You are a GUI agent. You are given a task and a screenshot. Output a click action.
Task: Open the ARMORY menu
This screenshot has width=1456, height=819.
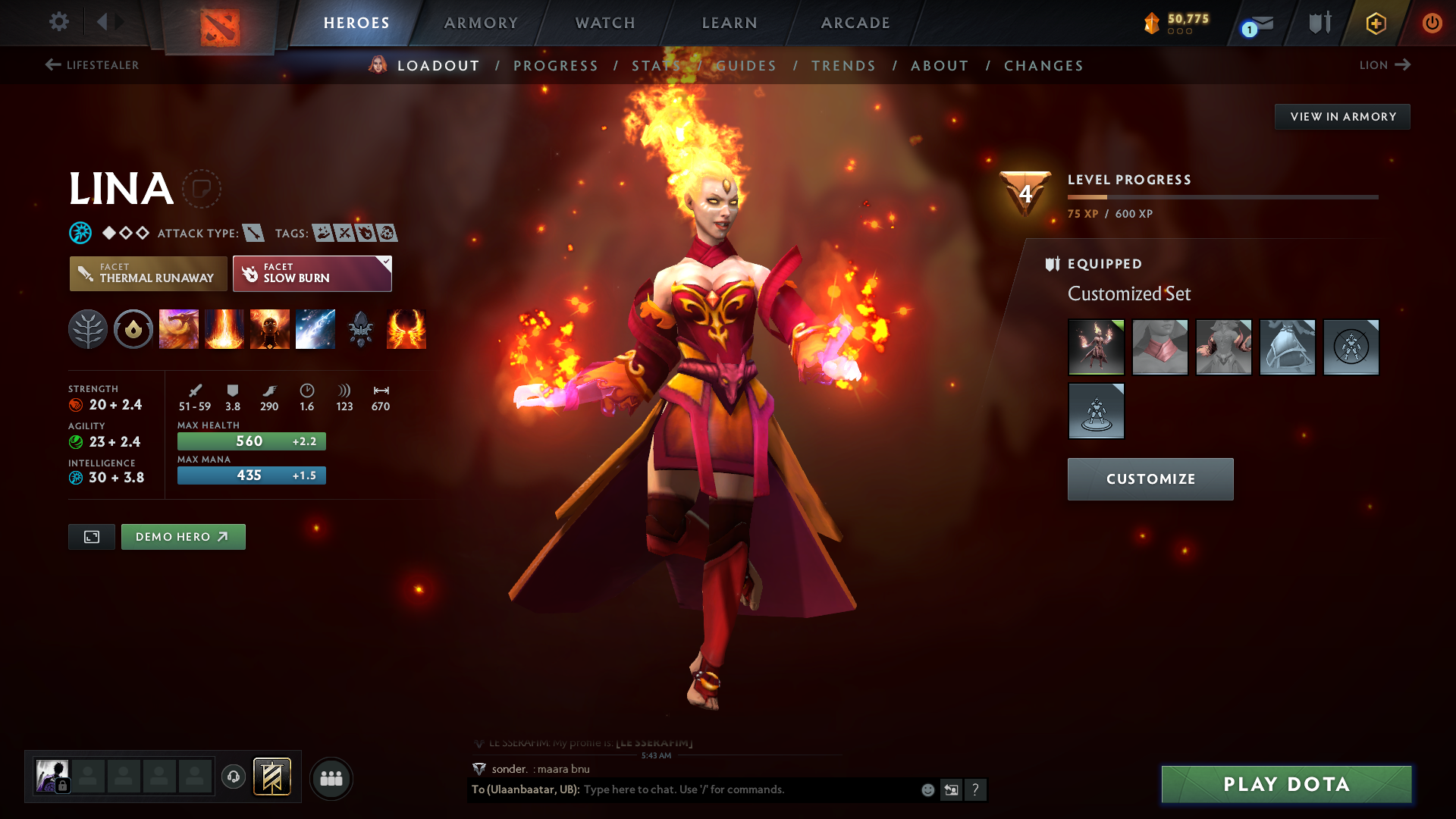(481, 23)
